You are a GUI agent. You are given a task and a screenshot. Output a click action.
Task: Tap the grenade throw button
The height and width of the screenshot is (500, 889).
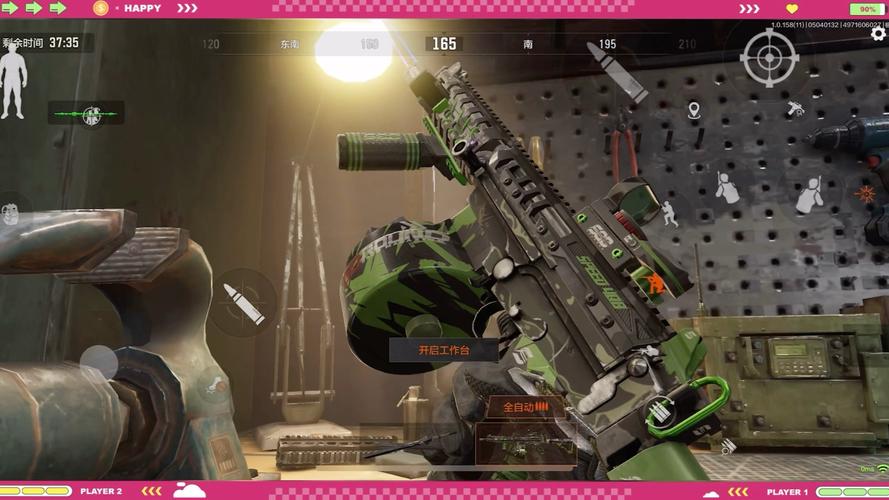click(x=12, y=214)
